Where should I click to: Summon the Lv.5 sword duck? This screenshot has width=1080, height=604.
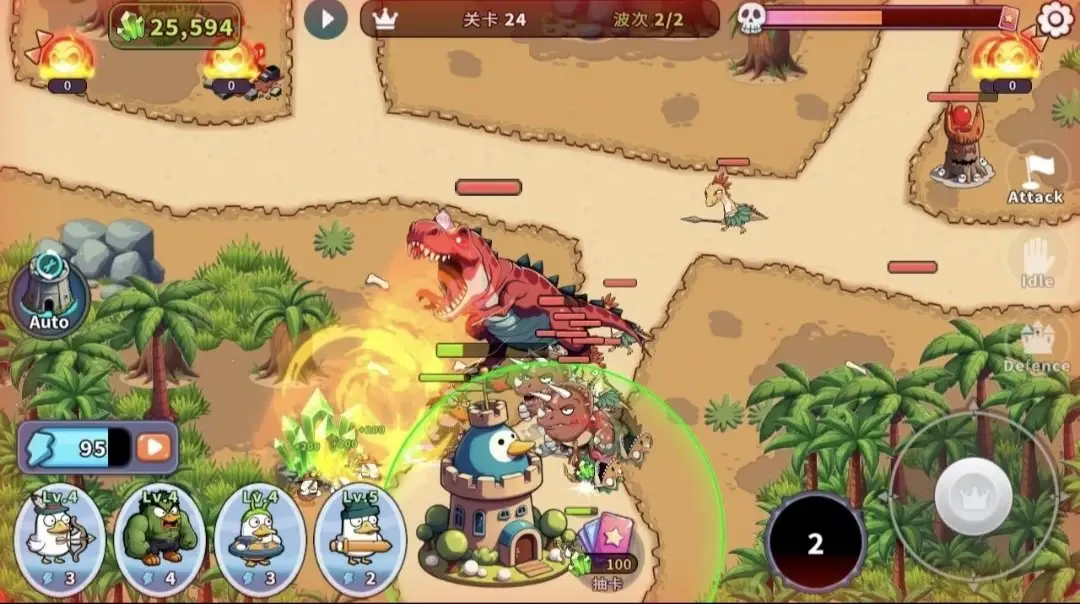point(360,539)
